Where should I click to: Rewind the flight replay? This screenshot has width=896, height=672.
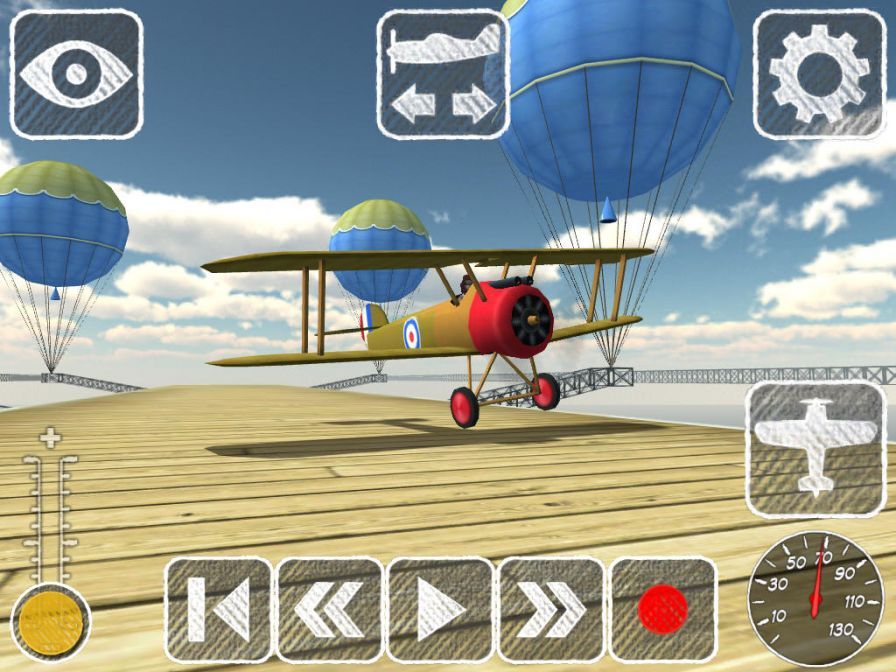[x=330, y=609]
